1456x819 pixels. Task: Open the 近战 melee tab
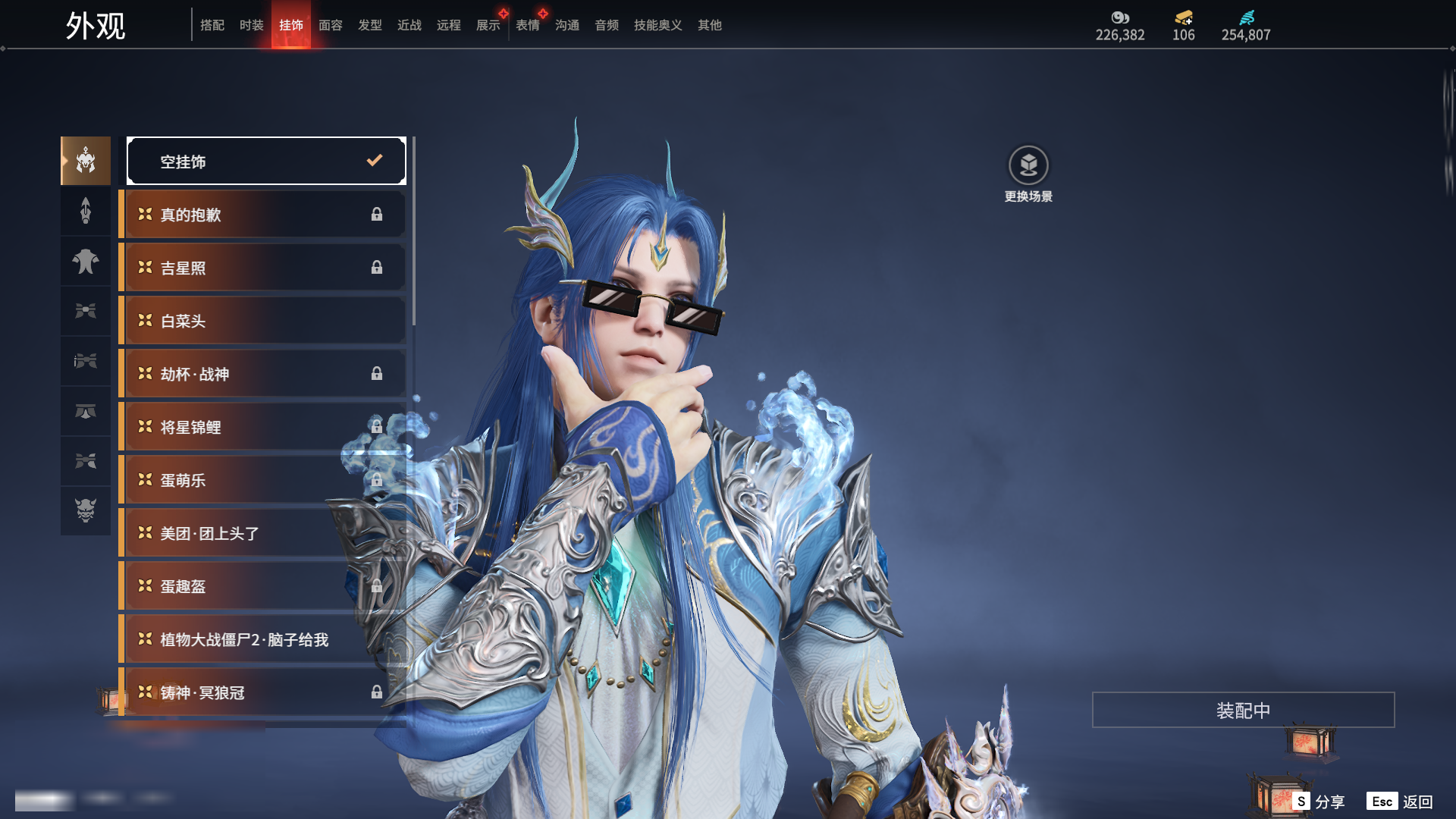pos(409,25)
